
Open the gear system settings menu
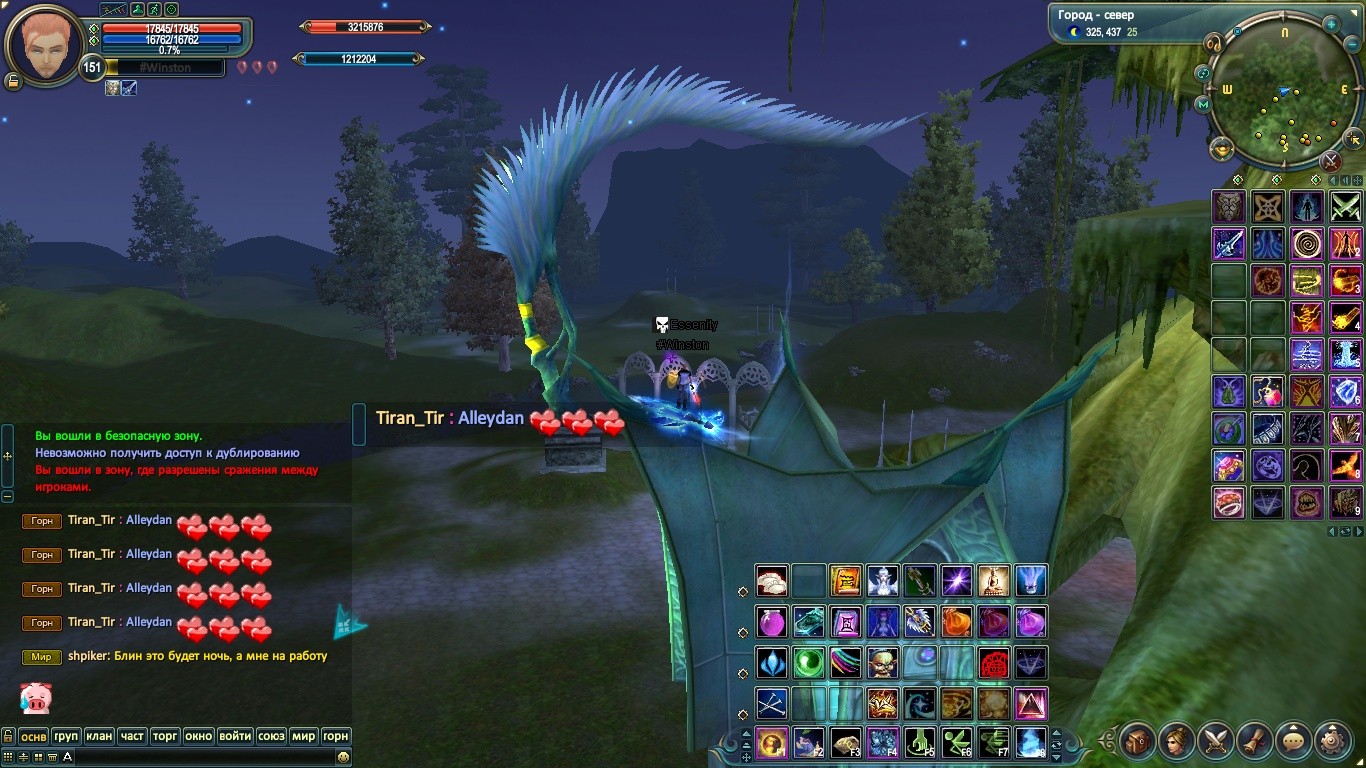(1332, 741)
